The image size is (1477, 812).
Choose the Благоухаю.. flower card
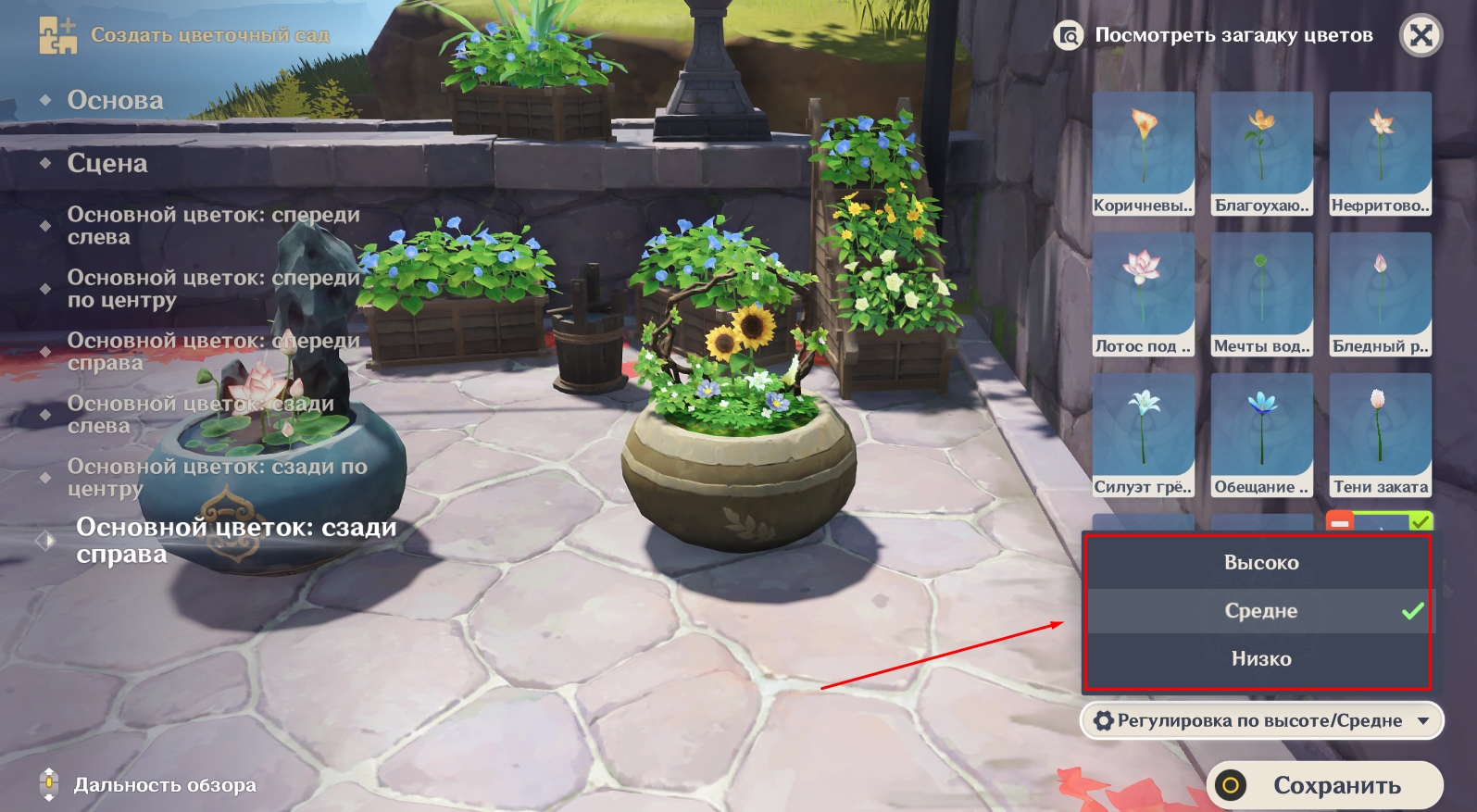(x=1261, y=154)
